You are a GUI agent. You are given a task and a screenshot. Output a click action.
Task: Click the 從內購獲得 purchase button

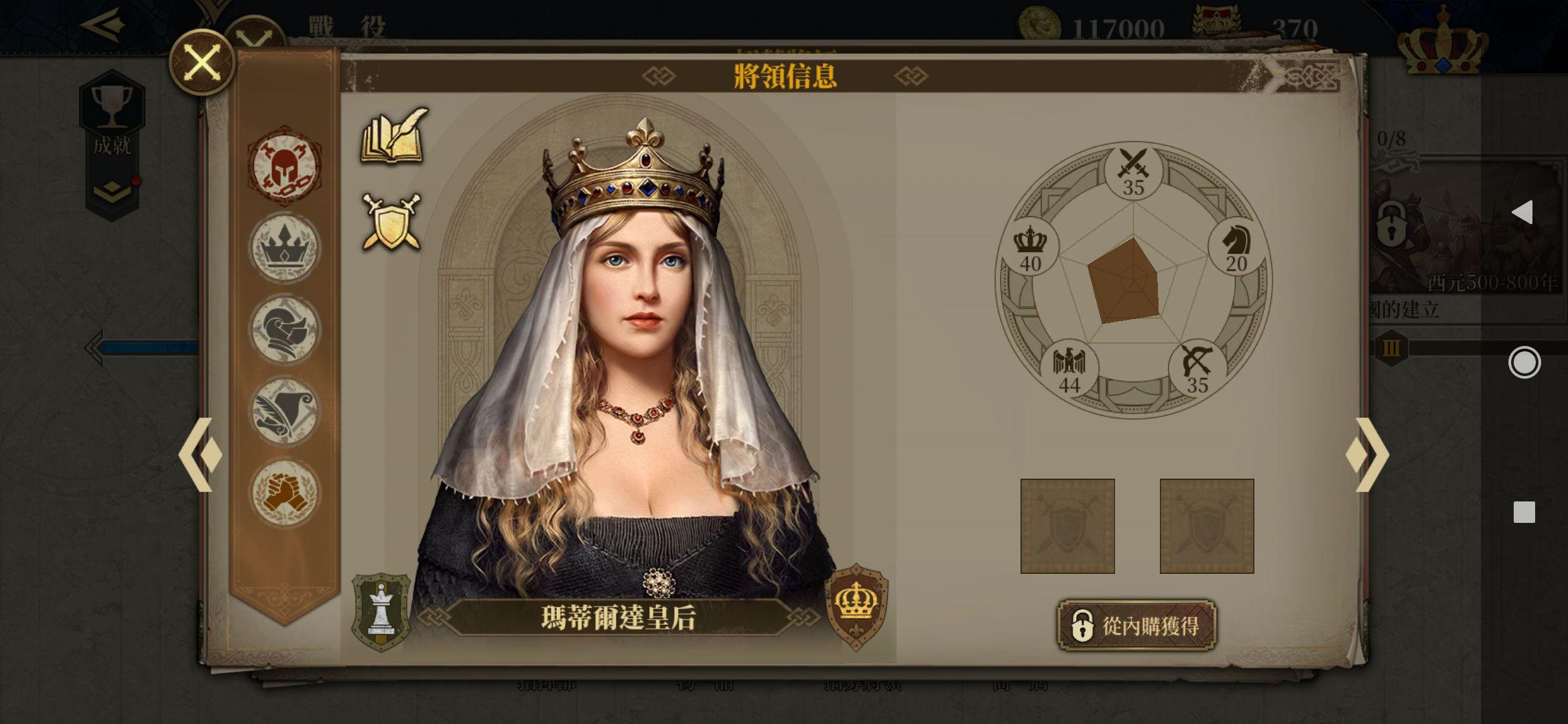pos(1136,626)
